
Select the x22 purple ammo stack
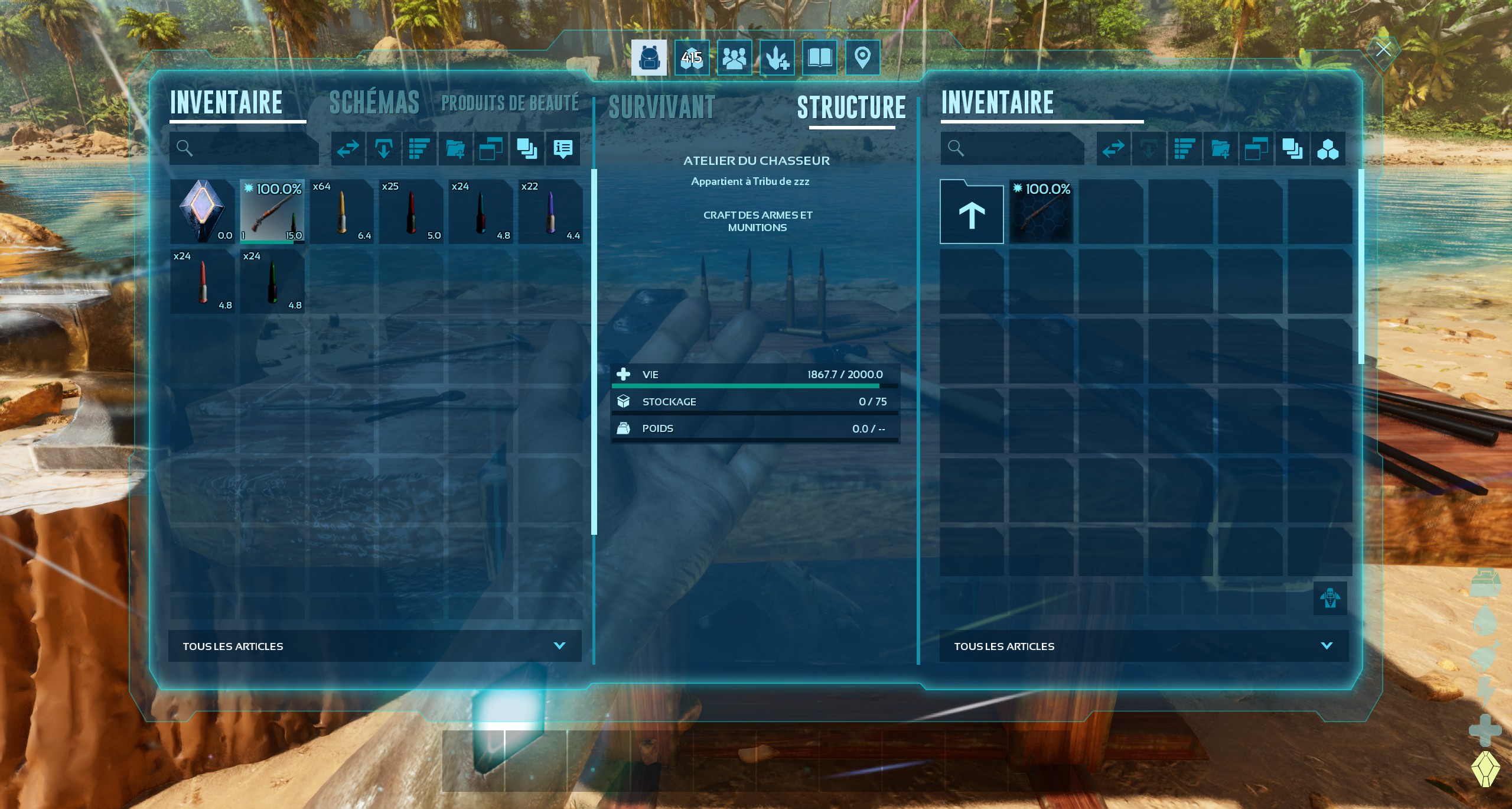click(x=550, y=212)
